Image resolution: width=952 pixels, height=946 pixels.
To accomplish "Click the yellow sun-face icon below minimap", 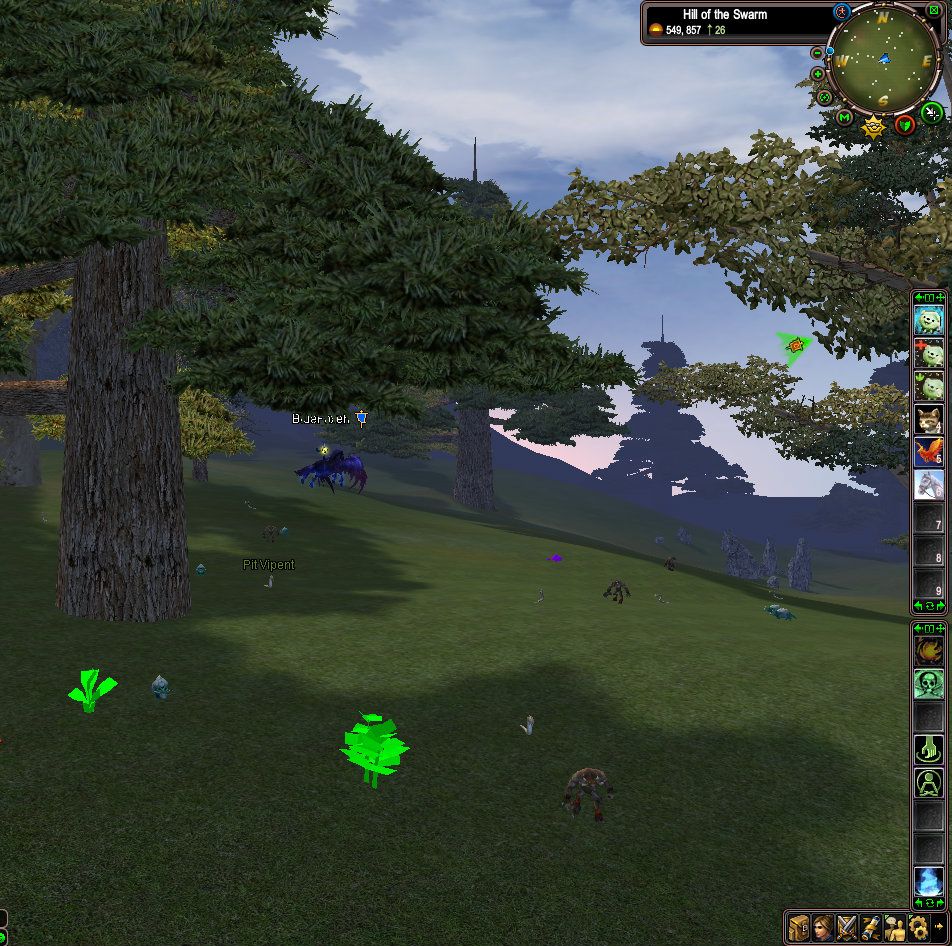I will (873, 126).
